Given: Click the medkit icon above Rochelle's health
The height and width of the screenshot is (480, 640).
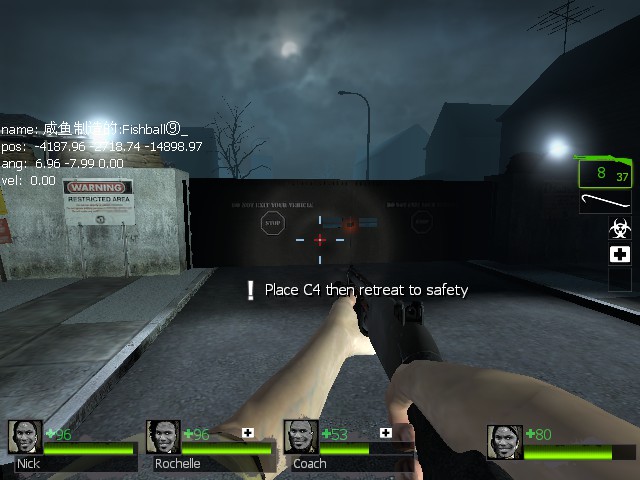Looking at the screenshot, I should click(248, 433).
